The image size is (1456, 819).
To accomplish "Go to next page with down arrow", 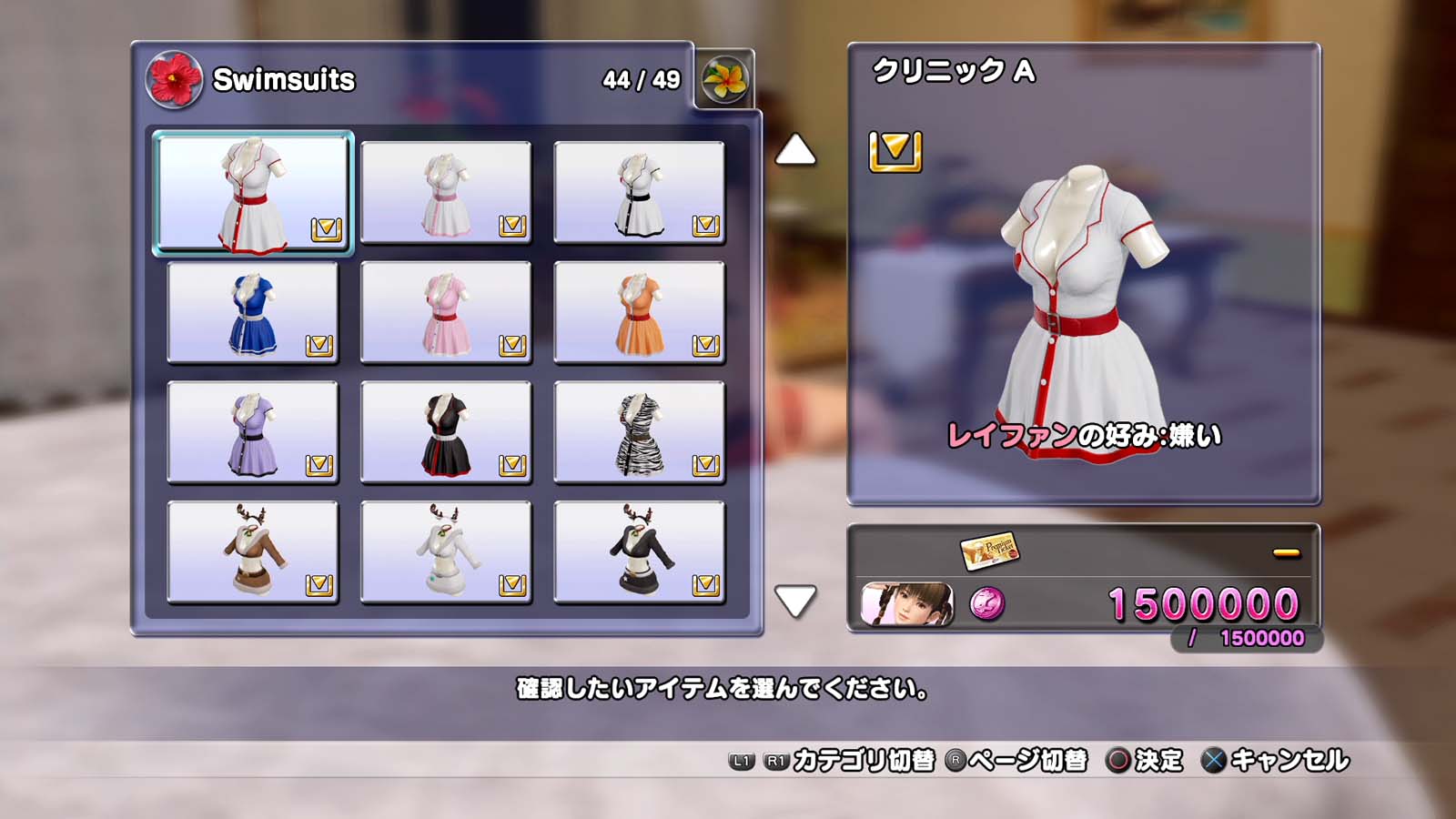I will [x=795, y=601].
